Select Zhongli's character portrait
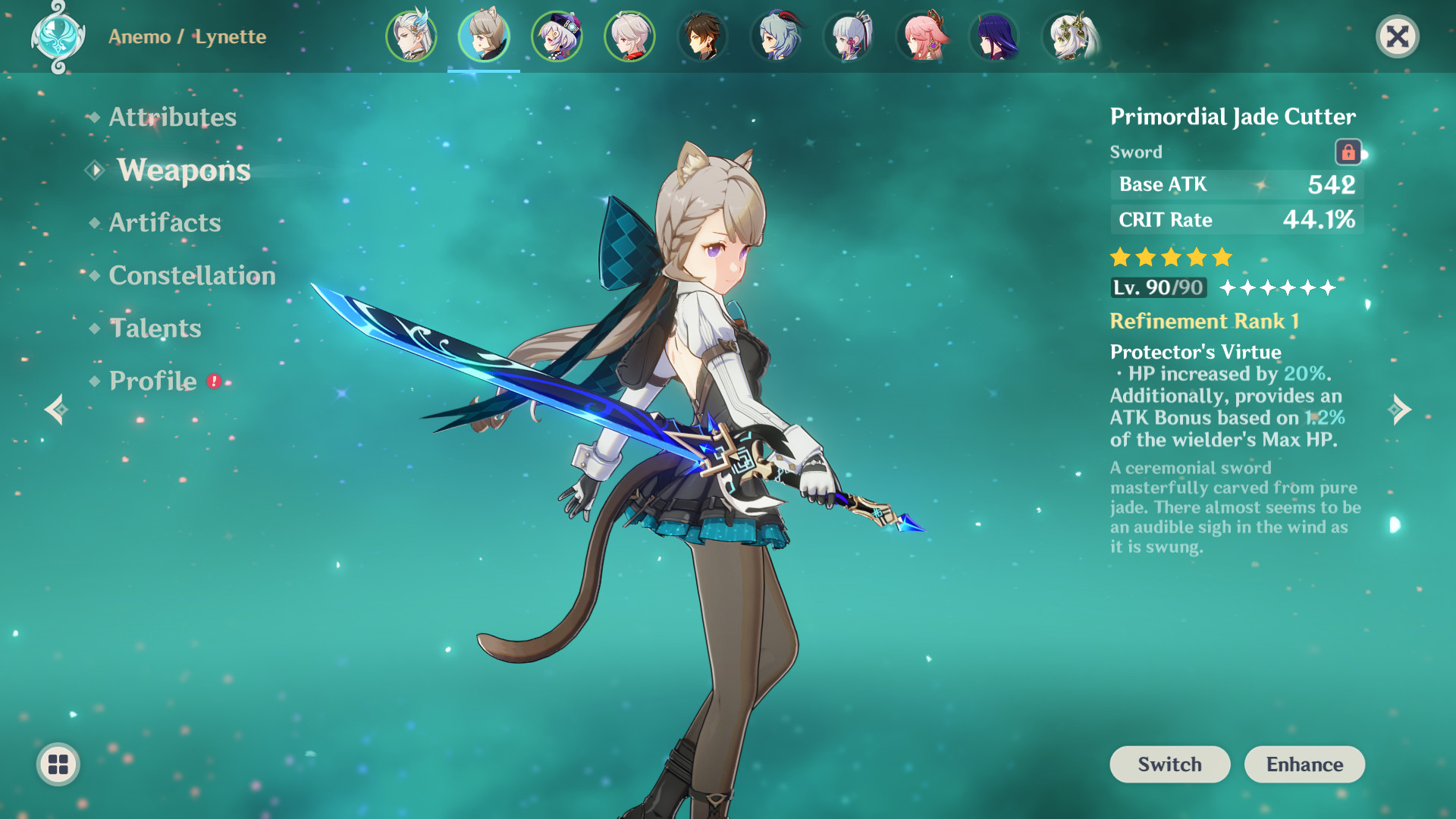The image size is (1456, 819). coord(703,36)
